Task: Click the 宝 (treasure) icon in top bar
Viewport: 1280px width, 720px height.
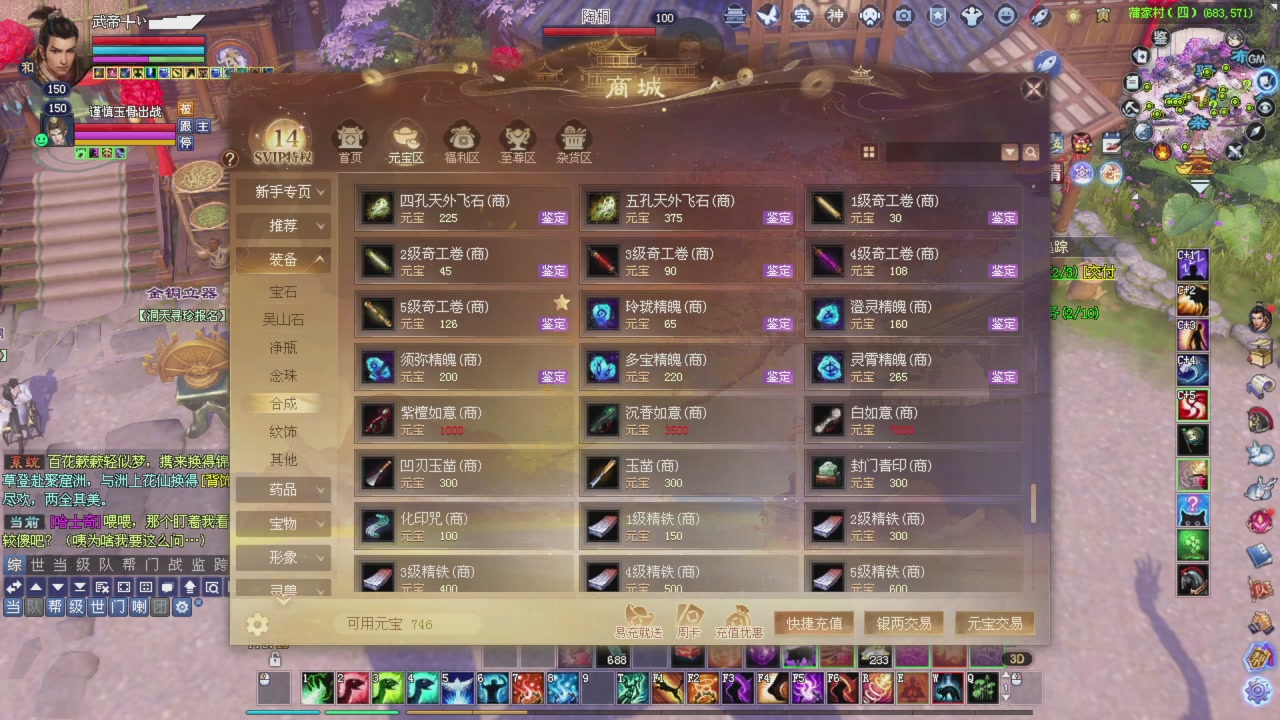Action: 801,17
